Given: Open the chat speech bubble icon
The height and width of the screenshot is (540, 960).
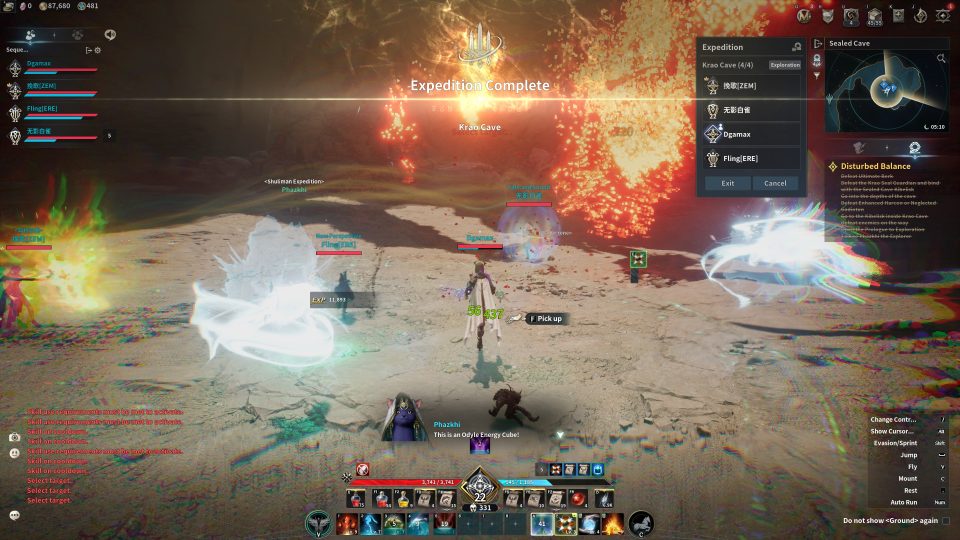Looking at the screenshot, I should tap(15, 515).
